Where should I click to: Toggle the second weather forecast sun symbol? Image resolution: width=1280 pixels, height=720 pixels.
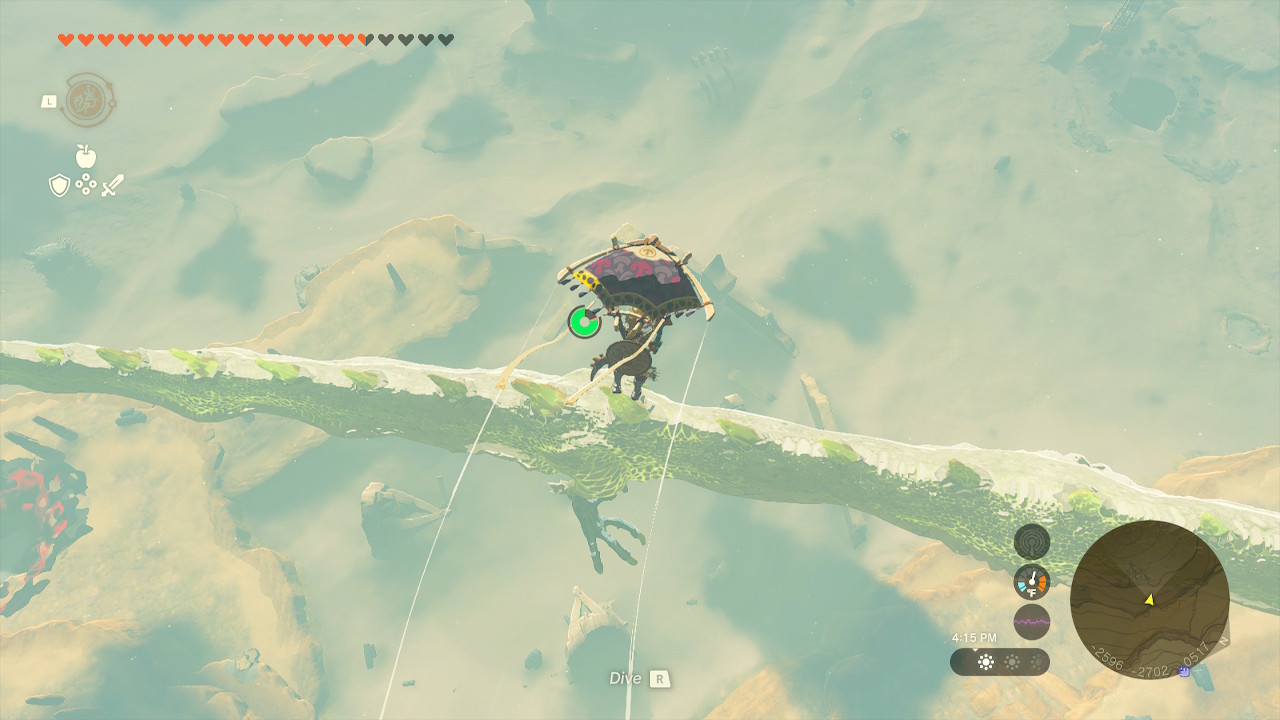[x=1011, y=662]
